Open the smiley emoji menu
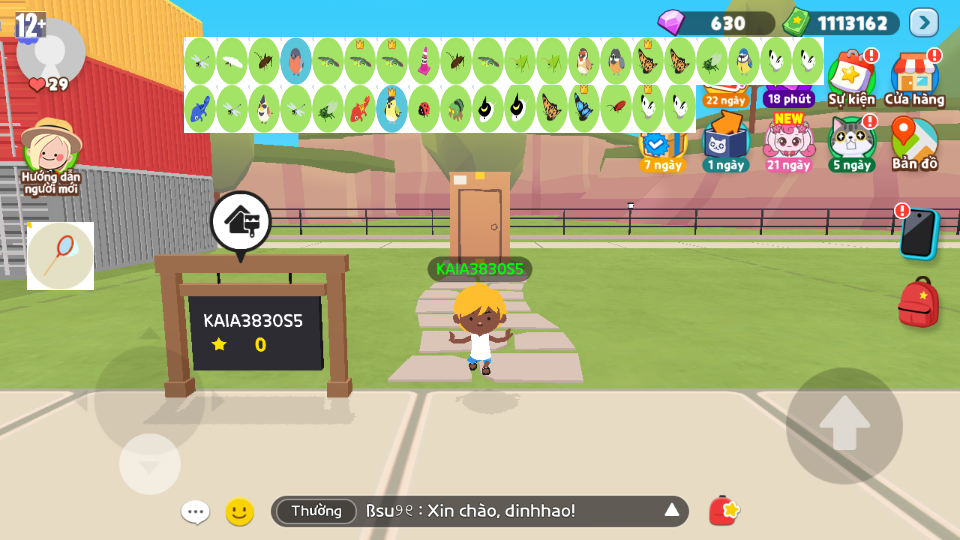Image resolution: width=960 pixels, height=540 pixels. pyautogui.click(x=239, y=512)
